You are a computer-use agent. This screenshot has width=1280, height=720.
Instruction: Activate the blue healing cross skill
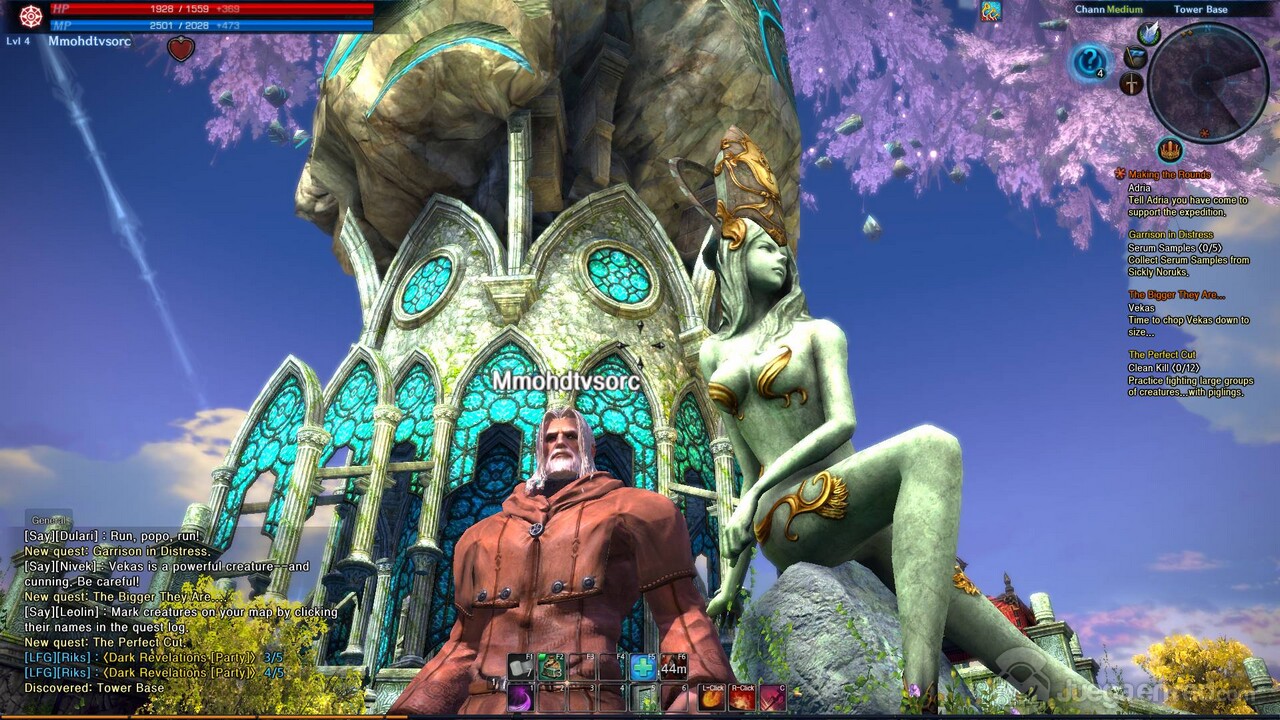coord(643,666)
